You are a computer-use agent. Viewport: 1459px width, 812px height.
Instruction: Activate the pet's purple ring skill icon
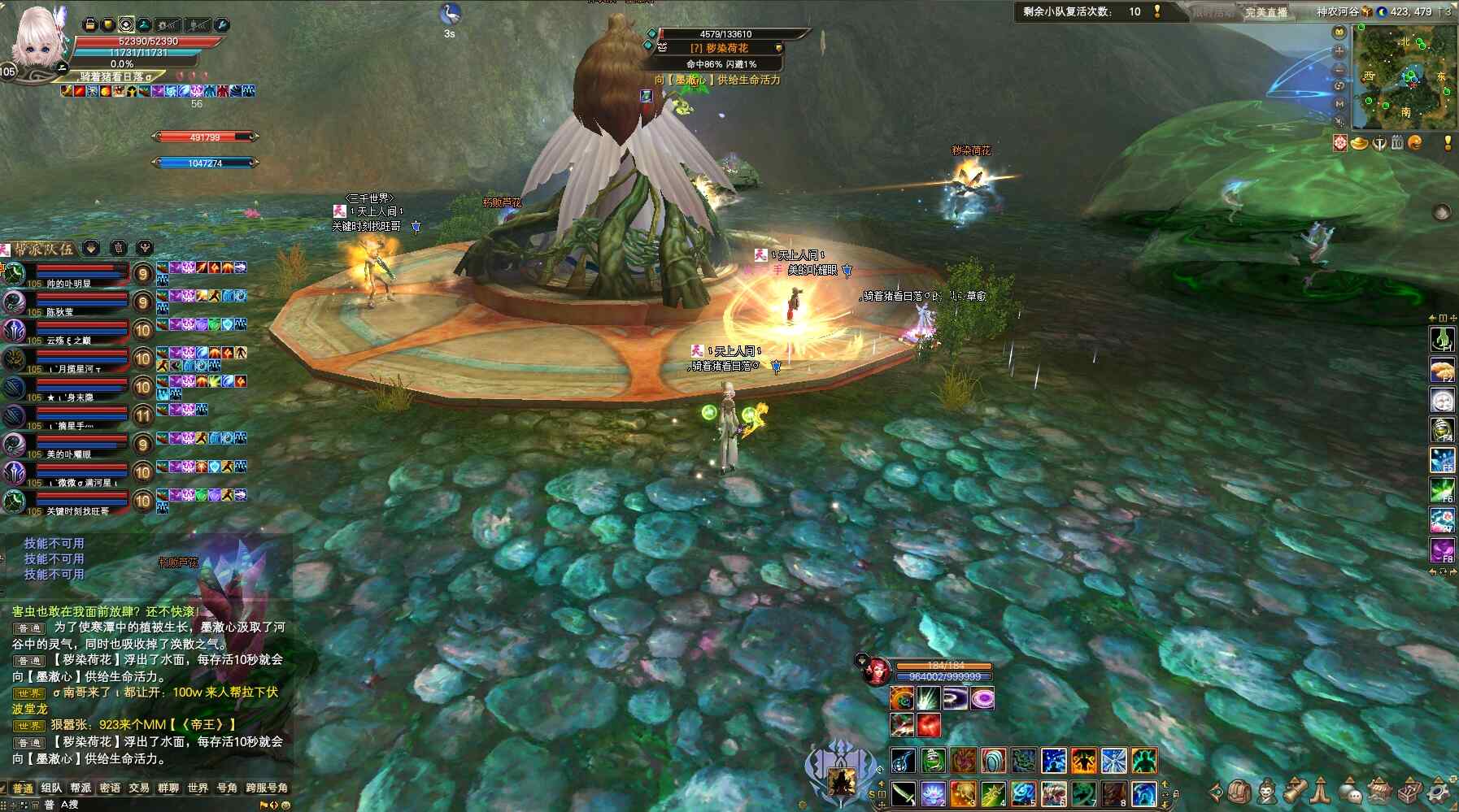click(x=982, y=698)
